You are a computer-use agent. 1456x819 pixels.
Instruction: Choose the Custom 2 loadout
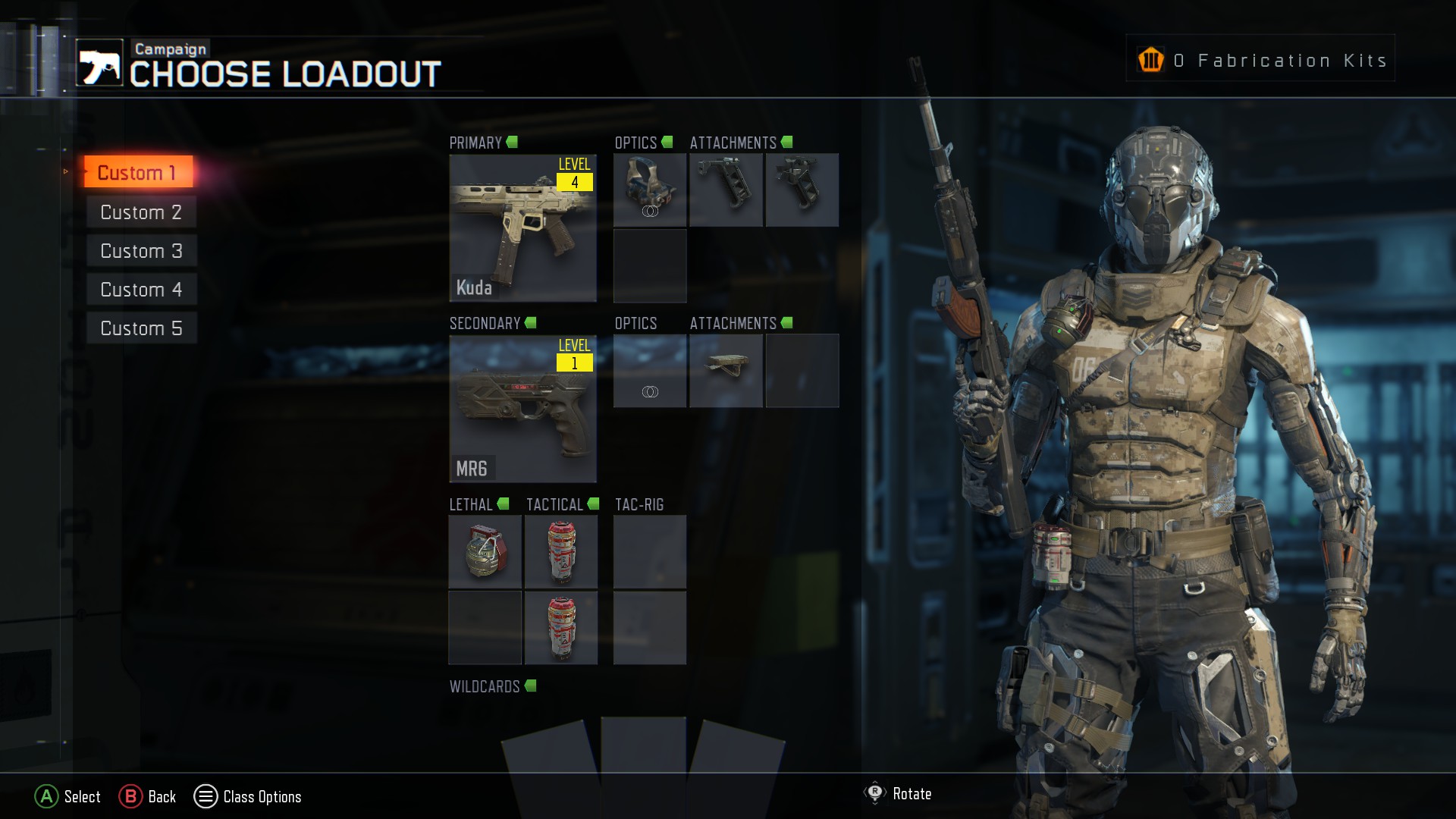pyautogui.click(x=141, y=212)
